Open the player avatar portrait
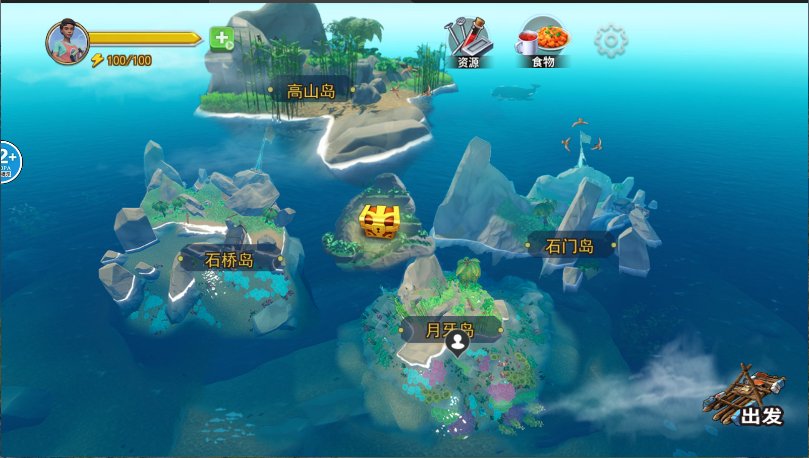 (67, 41)
